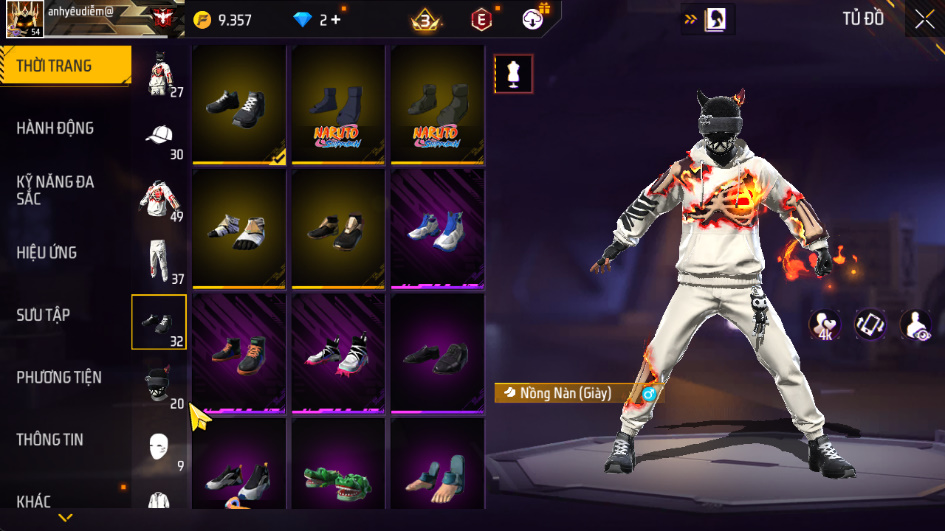
Task: Choose the white cap subcategory
Action: 159,136
